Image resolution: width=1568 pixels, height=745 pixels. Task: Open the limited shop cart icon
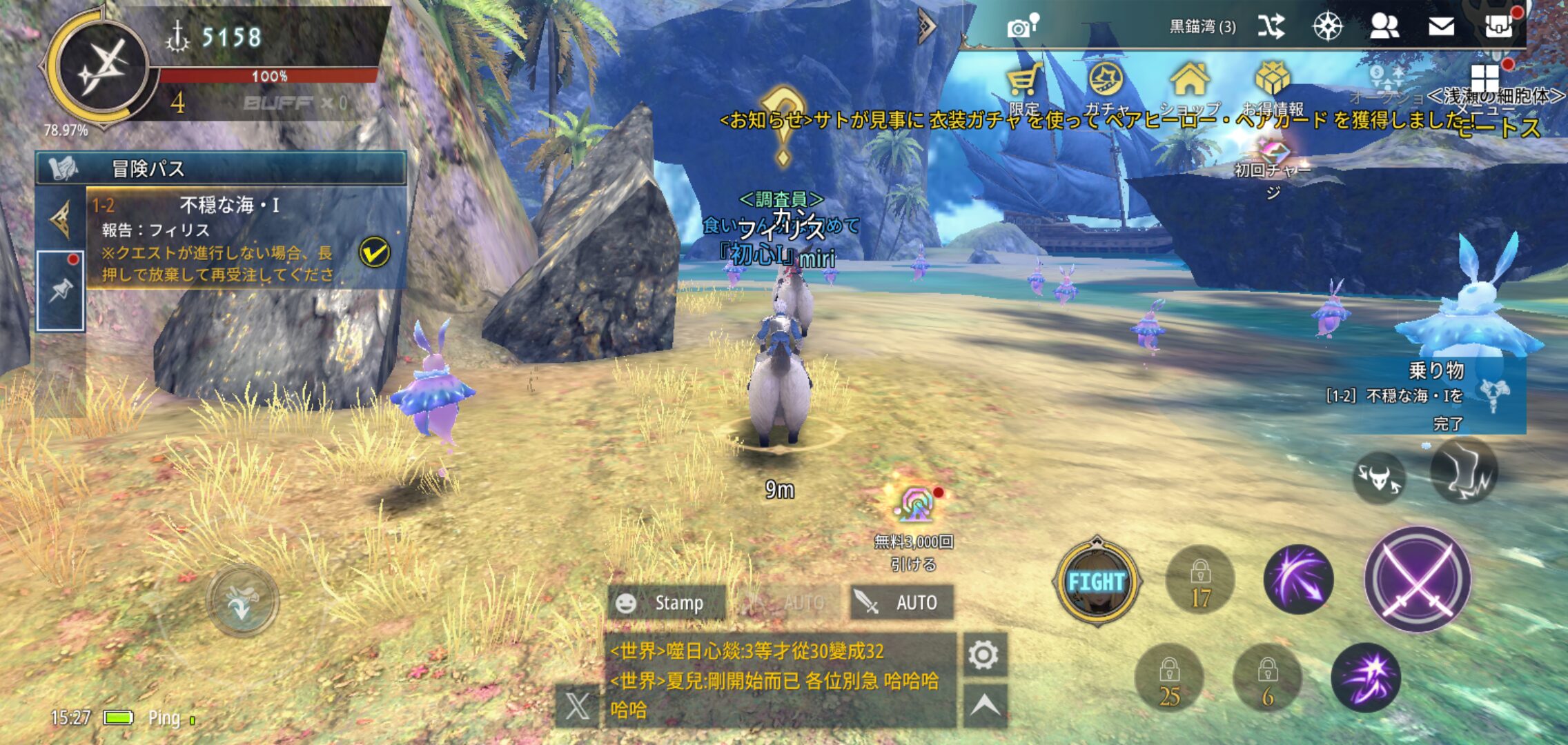pyautogui.click(x=1023, y=83)
